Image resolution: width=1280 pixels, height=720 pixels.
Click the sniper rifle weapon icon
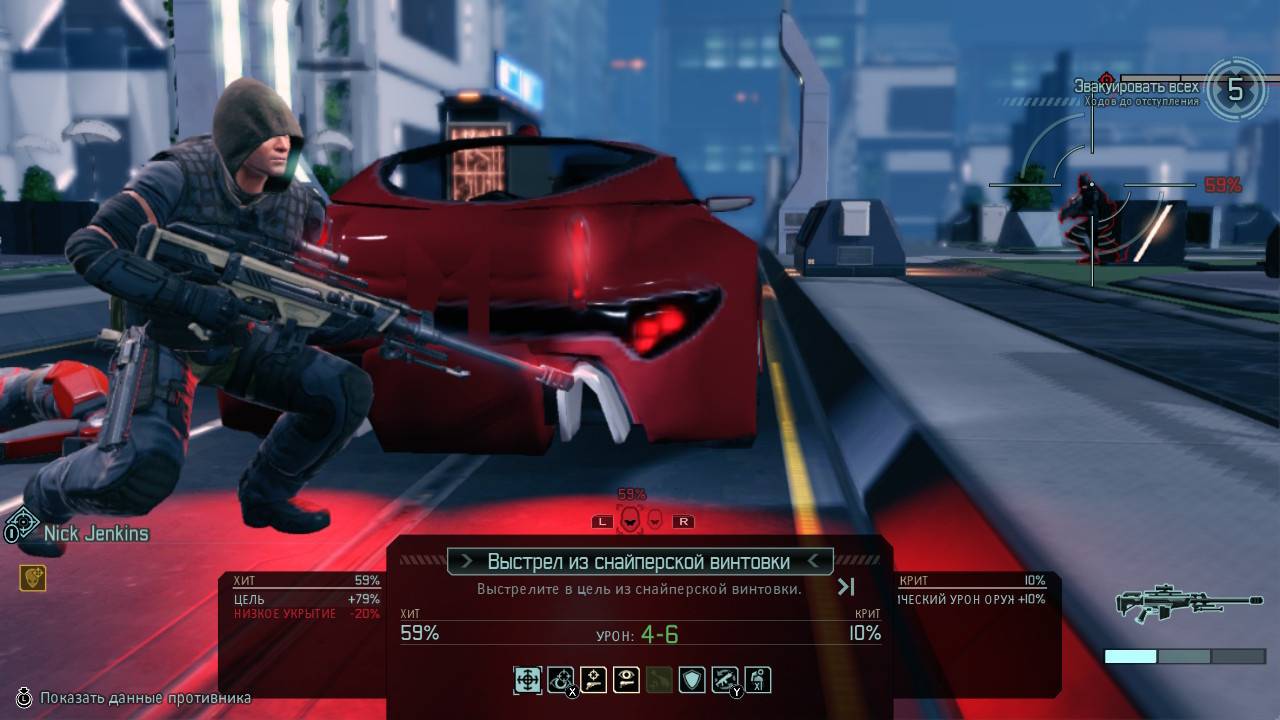point(1187,601)
